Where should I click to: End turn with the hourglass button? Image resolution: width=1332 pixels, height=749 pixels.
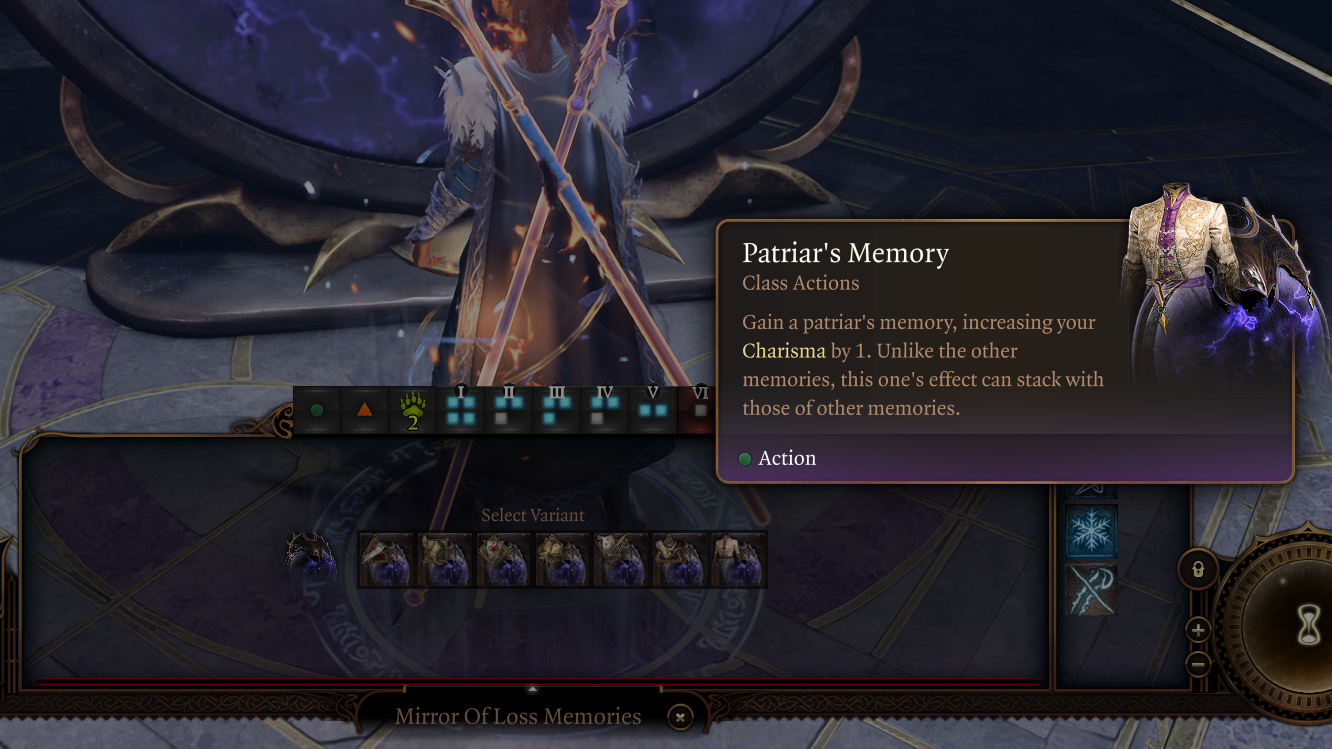click(x=1308, y=625)
